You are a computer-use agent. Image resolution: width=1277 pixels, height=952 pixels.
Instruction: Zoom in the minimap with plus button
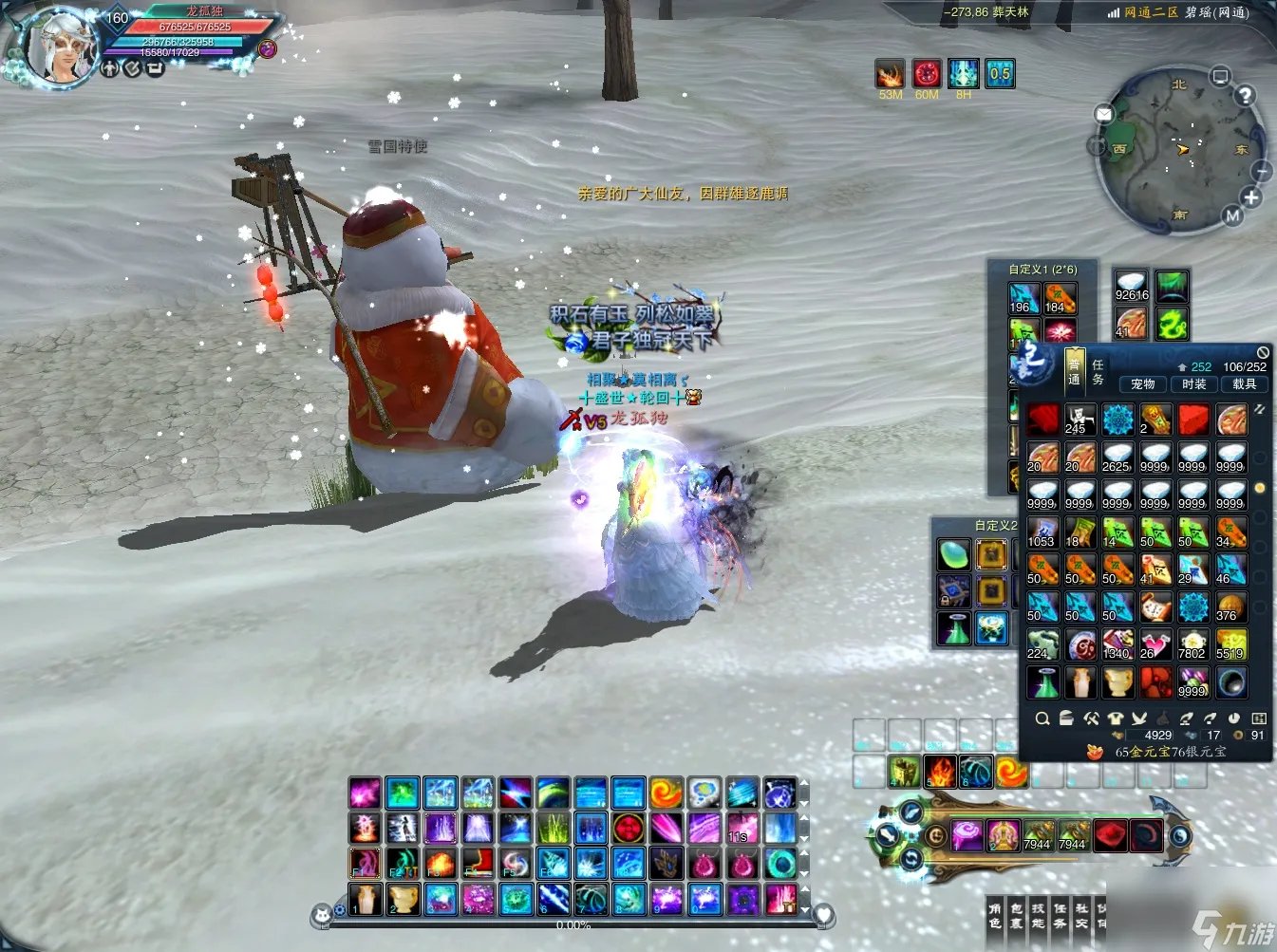click(x=1251, y=197)
